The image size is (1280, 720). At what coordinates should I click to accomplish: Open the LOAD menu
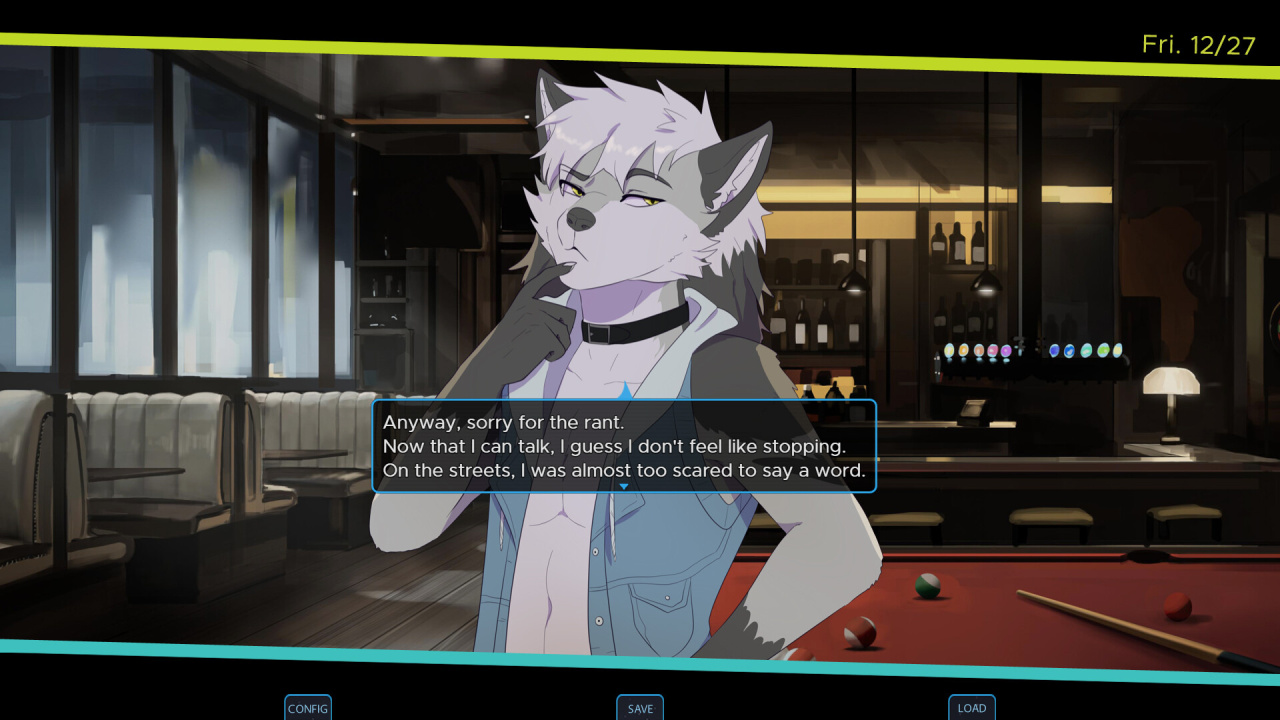coord(972,708)
